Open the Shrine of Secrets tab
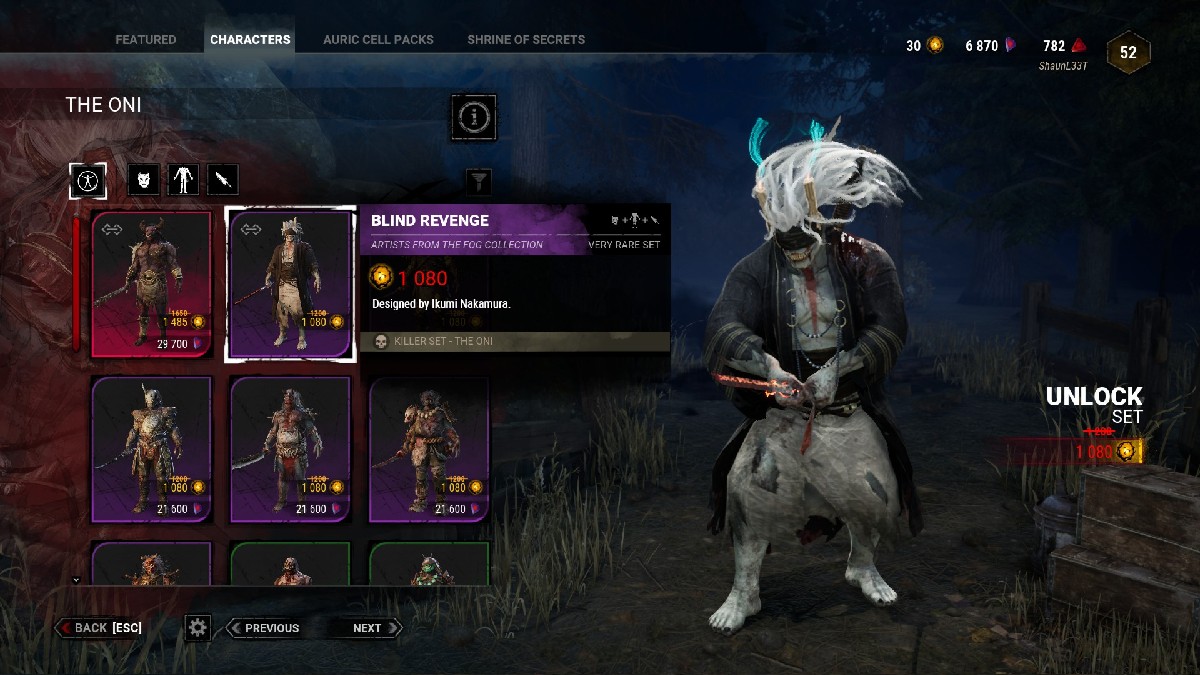 tap(526, 40)
